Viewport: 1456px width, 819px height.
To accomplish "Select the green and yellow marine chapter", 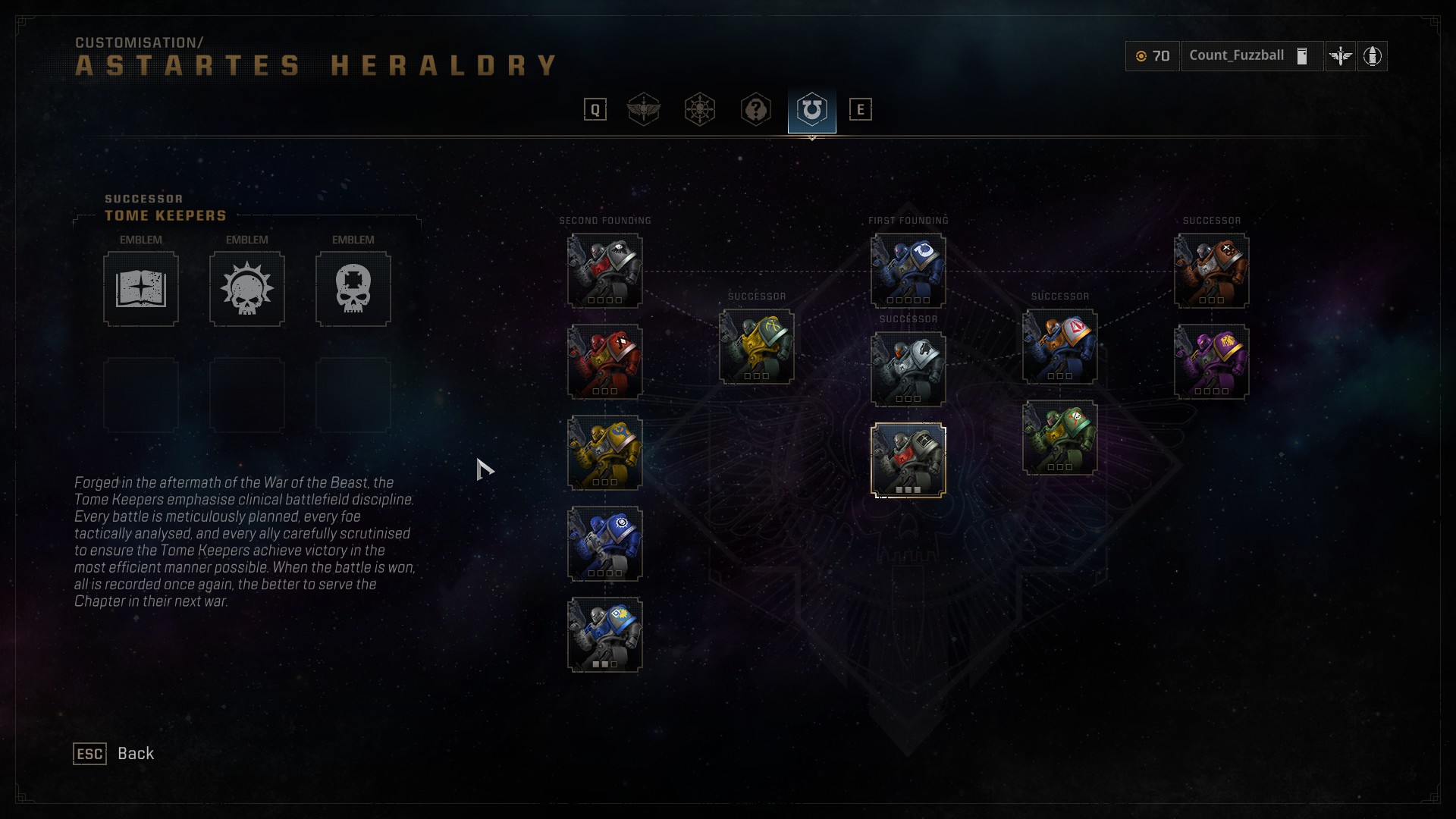I will point(1059,438).
